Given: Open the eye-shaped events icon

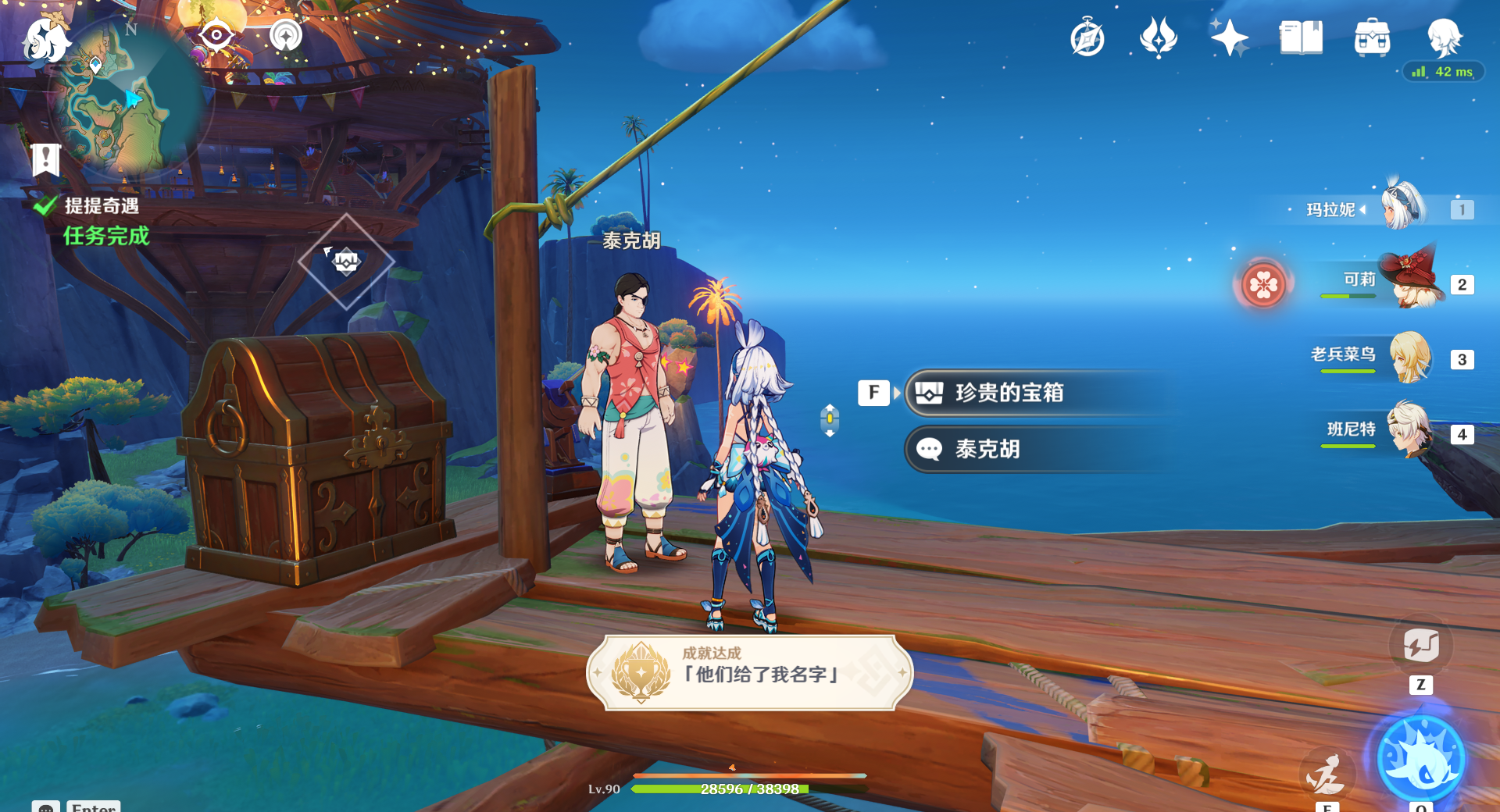Looking at the screenshot, I should (x=216, y=36).
